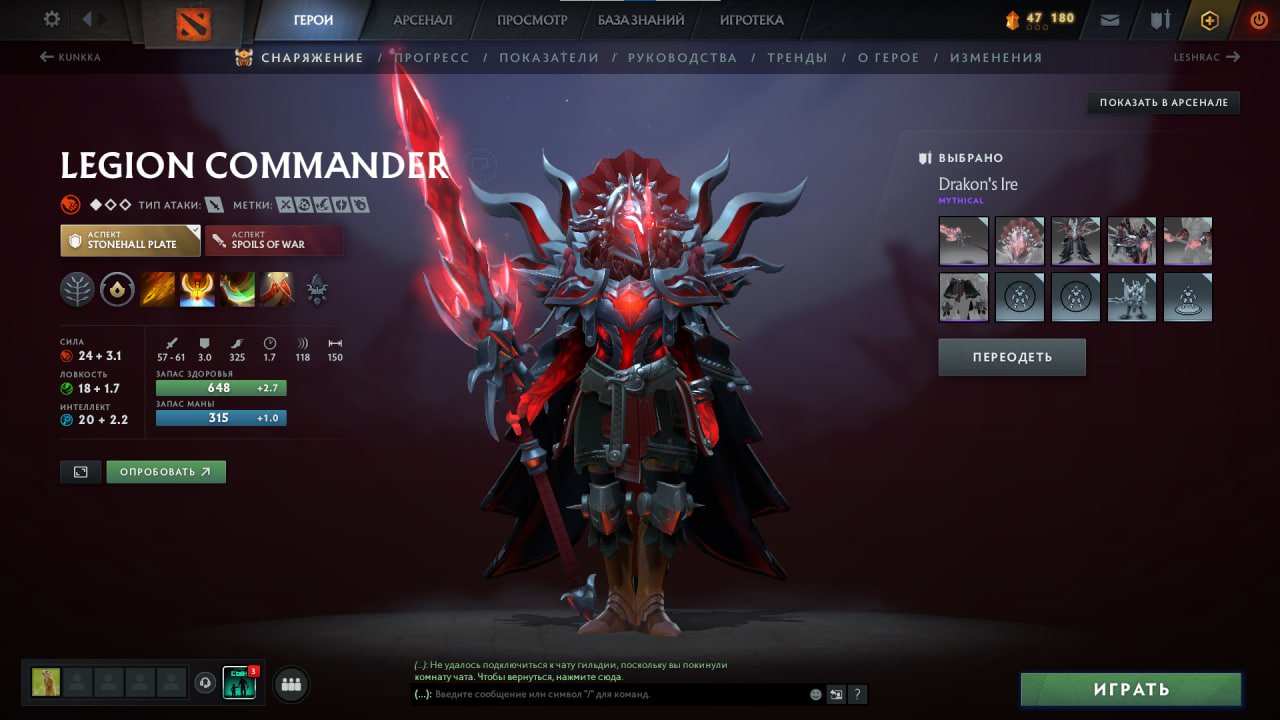Inspect the Moment of Courage ability icon

(236, 290)
